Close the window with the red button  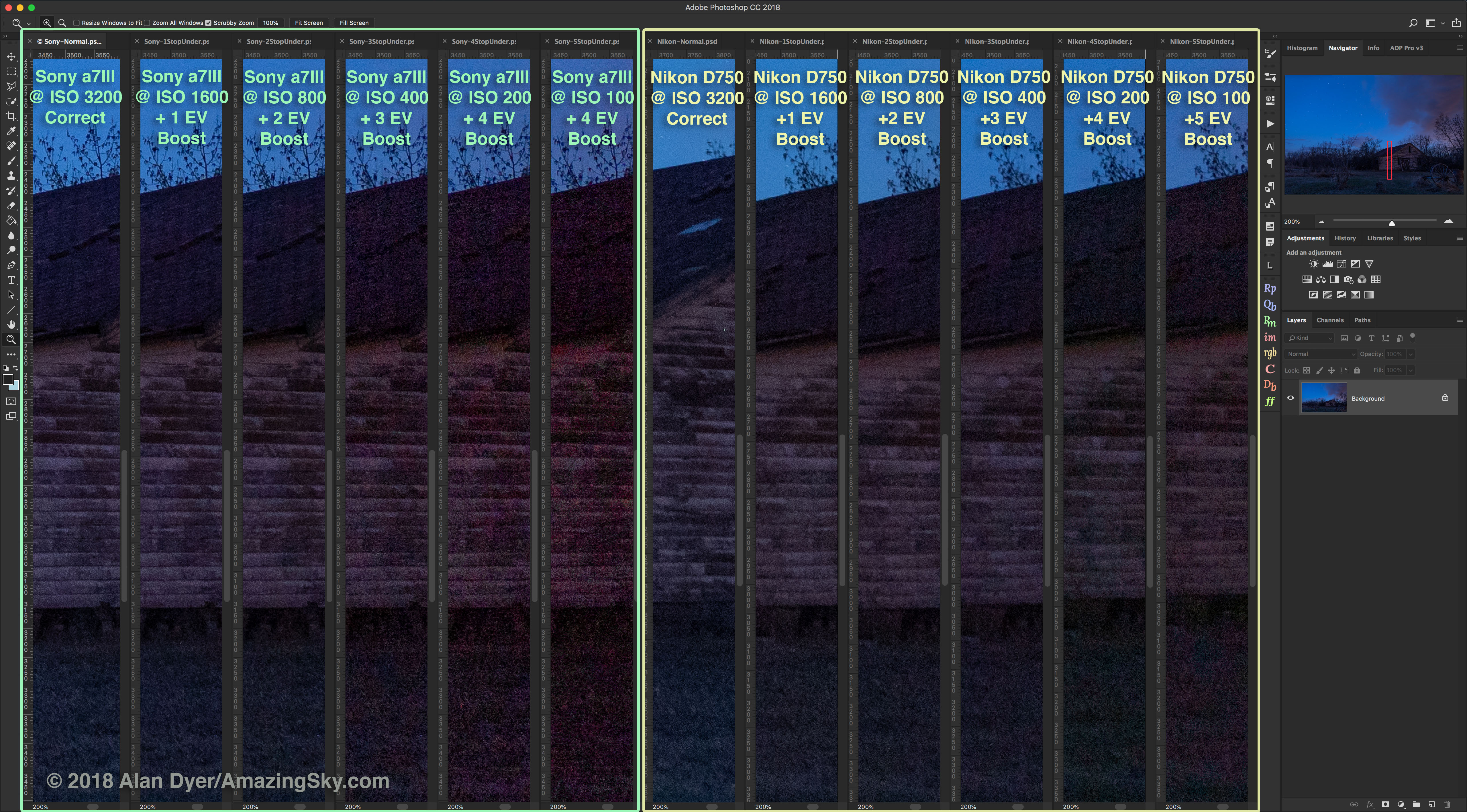(8, 7)
